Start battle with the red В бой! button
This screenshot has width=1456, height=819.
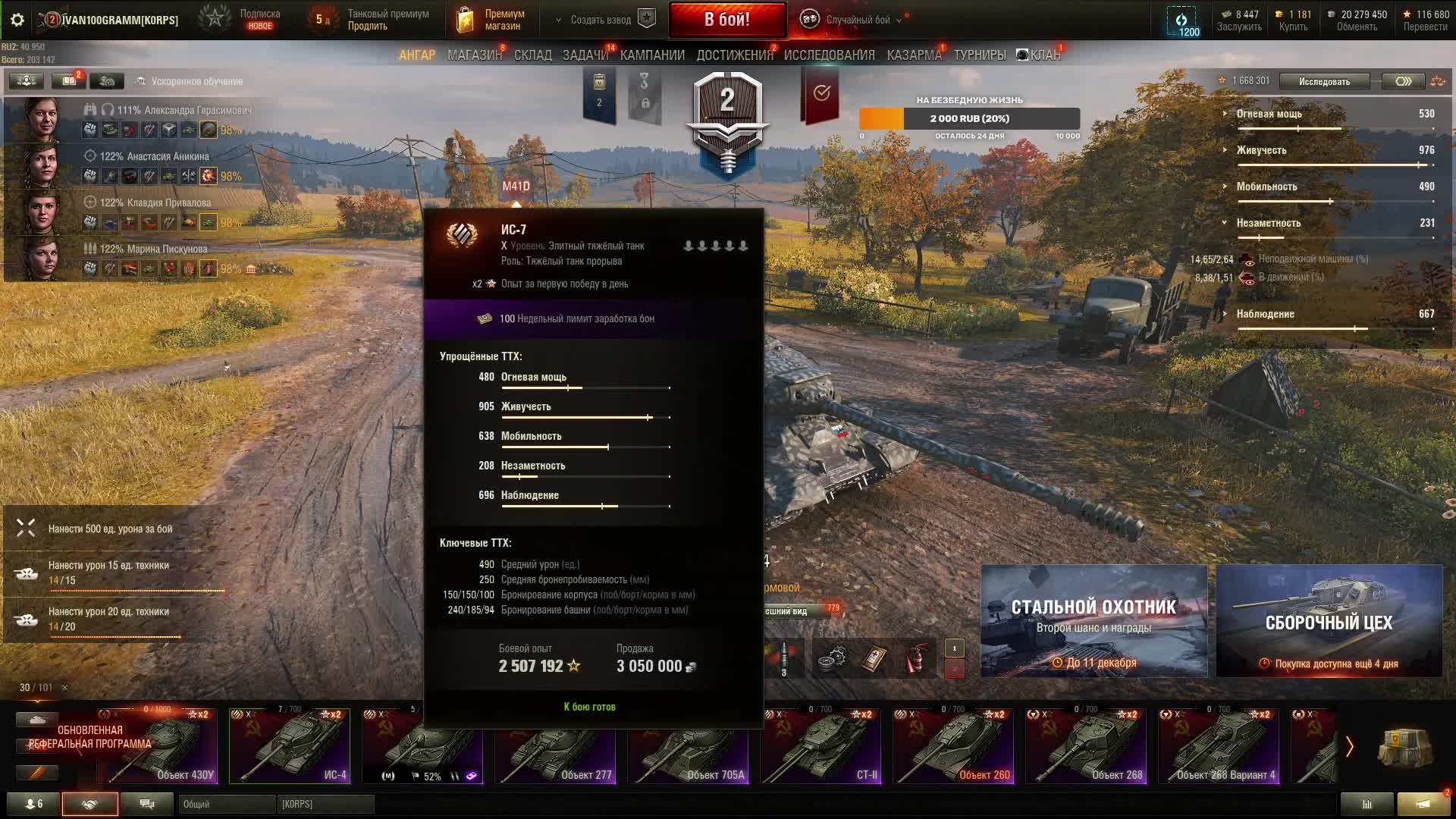(726, 20)
